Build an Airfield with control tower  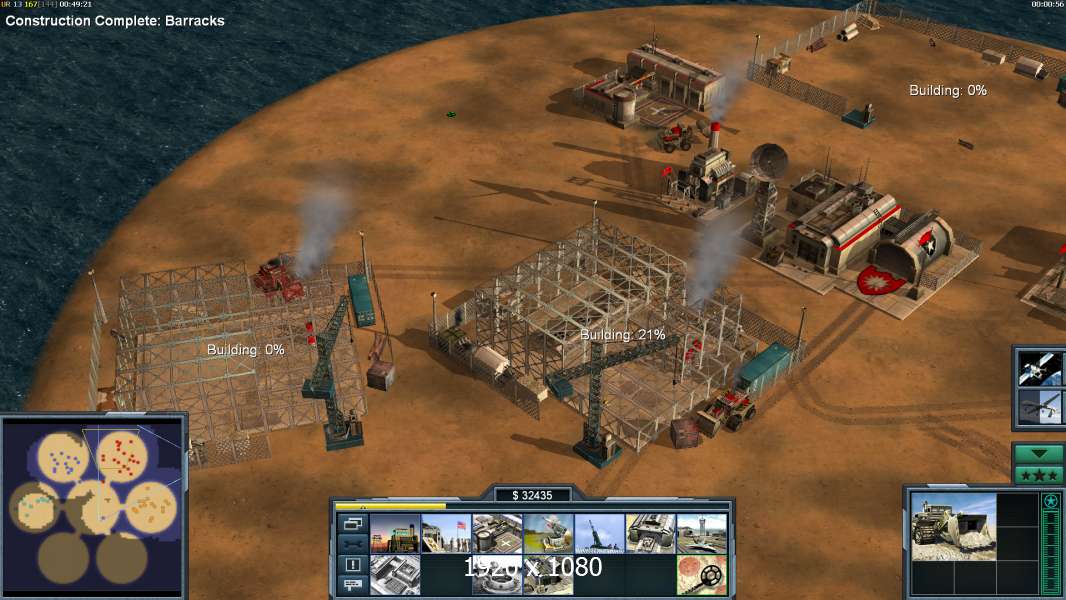tap(701, 534)
